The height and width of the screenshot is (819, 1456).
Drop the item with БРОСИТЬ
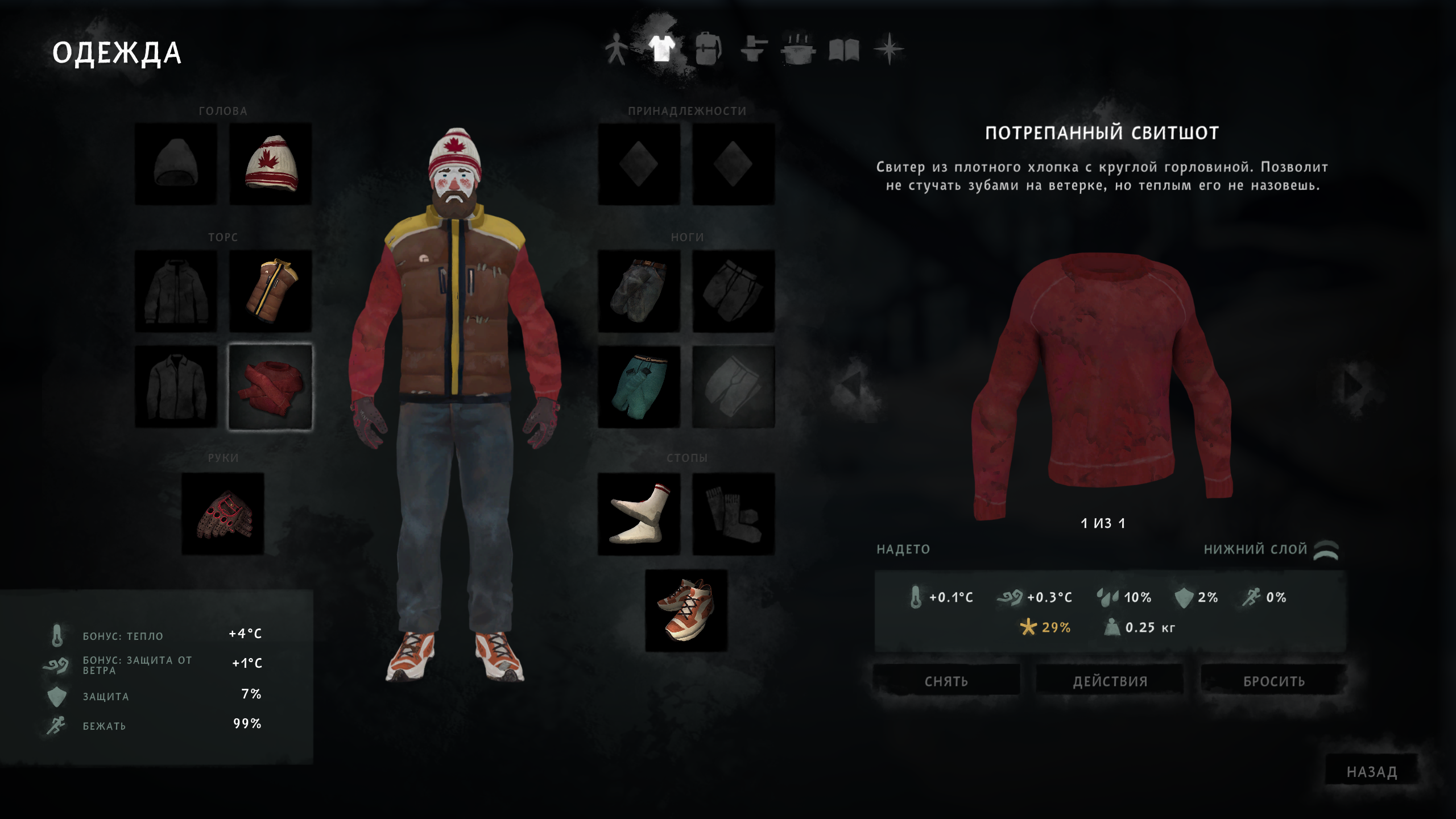[1273, 680]
